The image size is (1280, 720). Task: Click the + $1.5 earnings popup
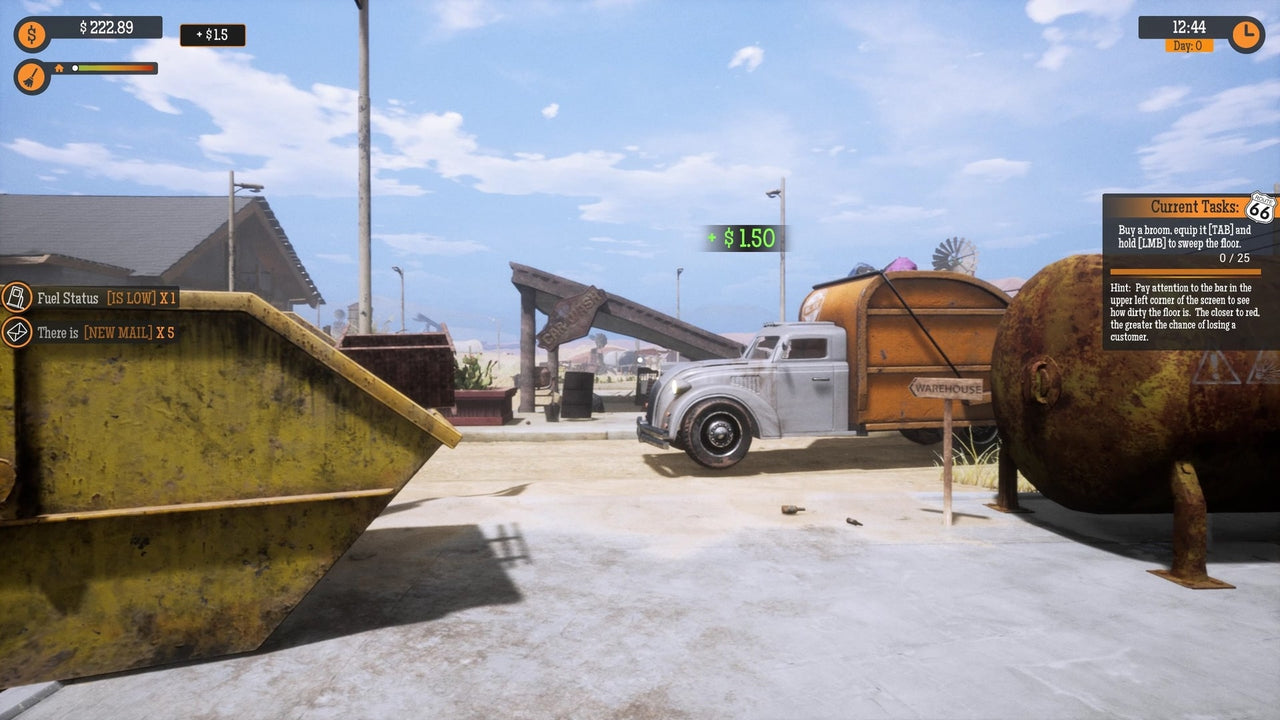coord(211,35)
